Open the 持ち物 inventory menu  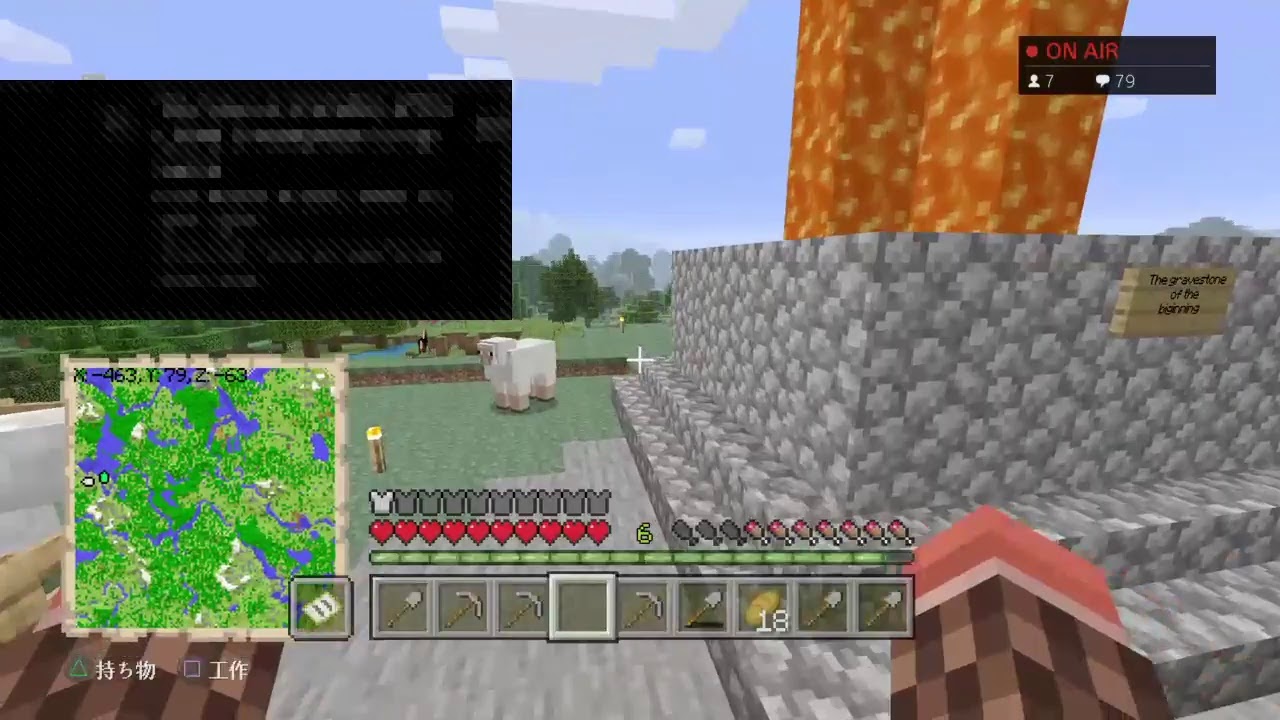point(124,670)
